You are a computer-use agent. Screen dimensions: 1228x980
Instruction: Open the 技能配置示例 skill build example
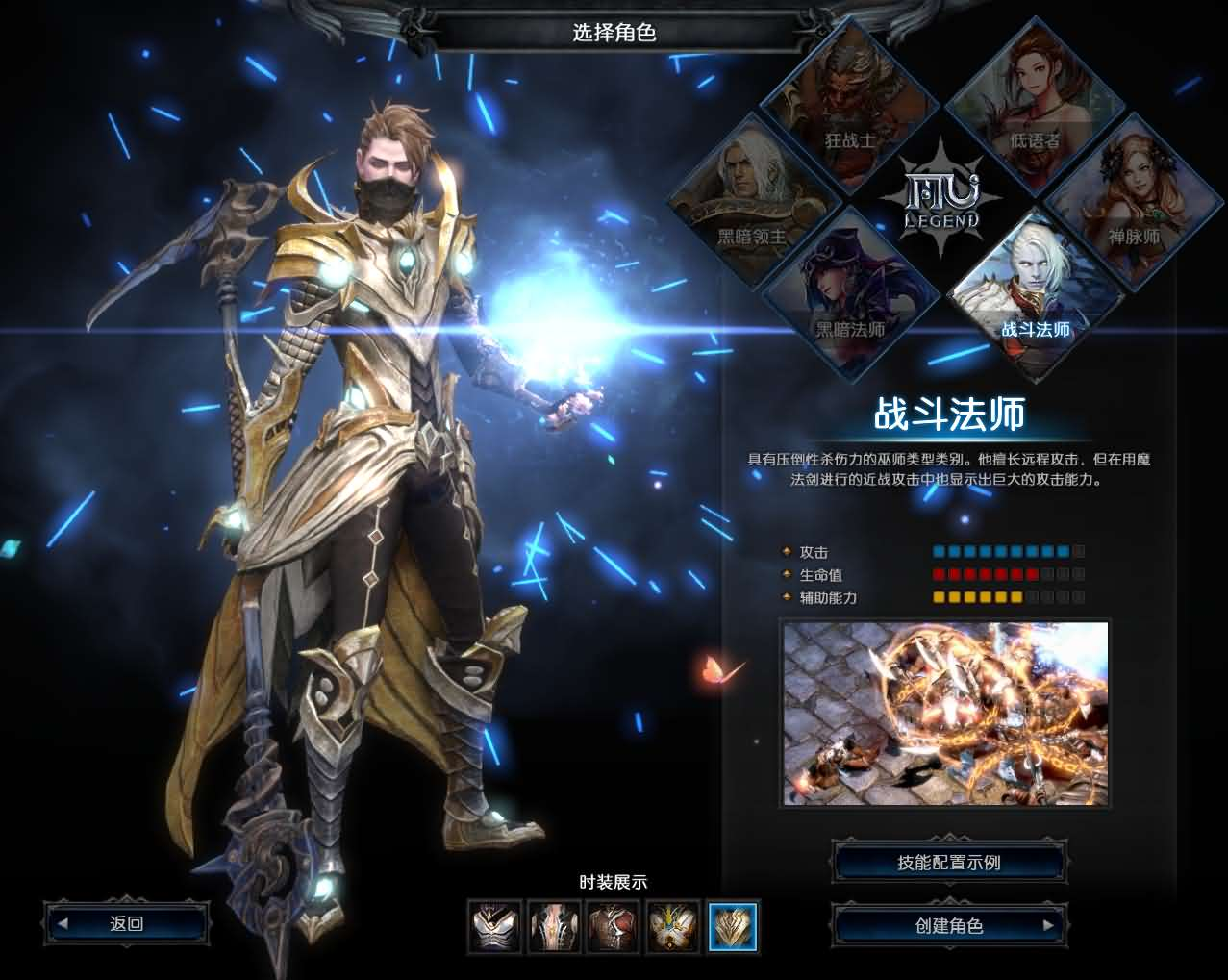point(949,863)
